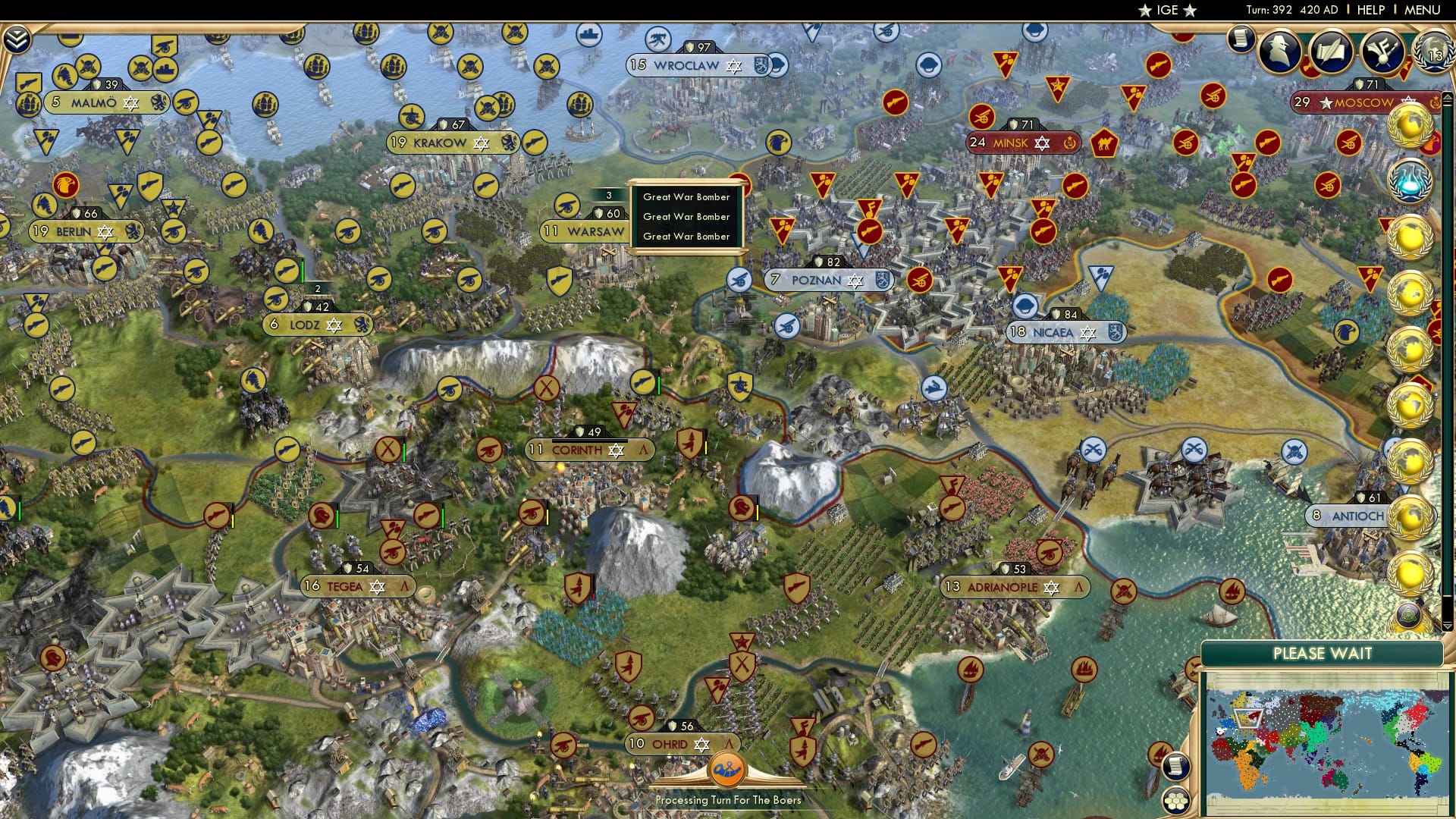Open the Diplomacy quill-and-scroll icon
The height and width of the screenshot is (819, 1456).
[x=1331, y=51]
